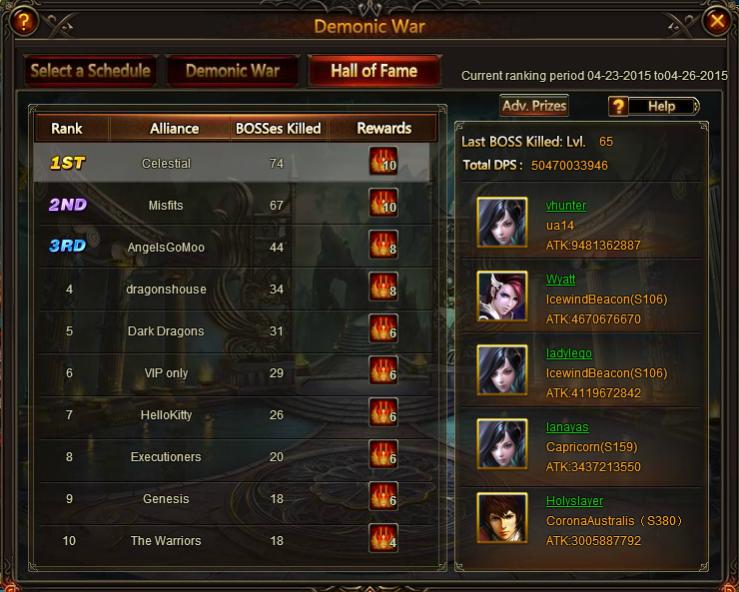Screen dimensions: 739x592
Task: View The Warriors reward icon
Action: [383, 540]
